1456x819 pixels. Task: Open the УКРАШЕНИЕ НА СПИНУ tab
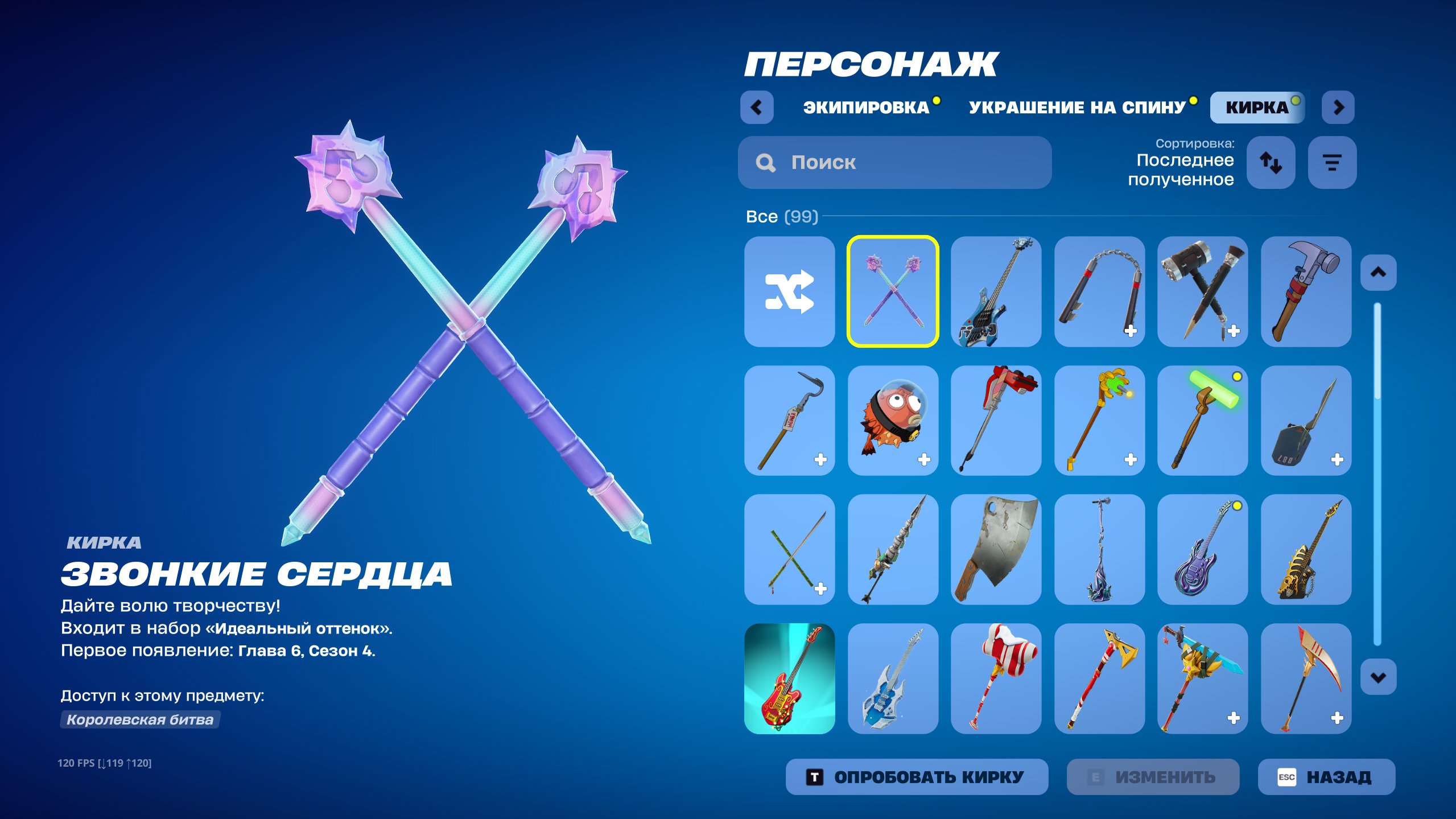pyautogui.click(x=1075, y=106)
